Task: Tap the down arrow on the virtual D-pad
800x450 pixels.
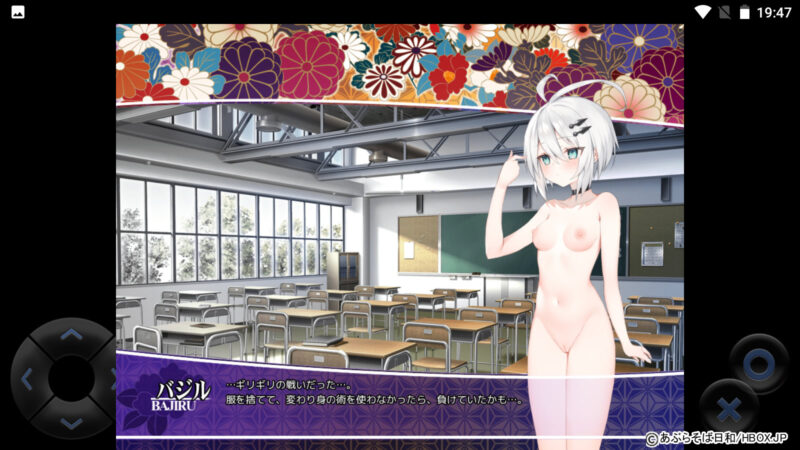Action: click(x=71, y=422)
